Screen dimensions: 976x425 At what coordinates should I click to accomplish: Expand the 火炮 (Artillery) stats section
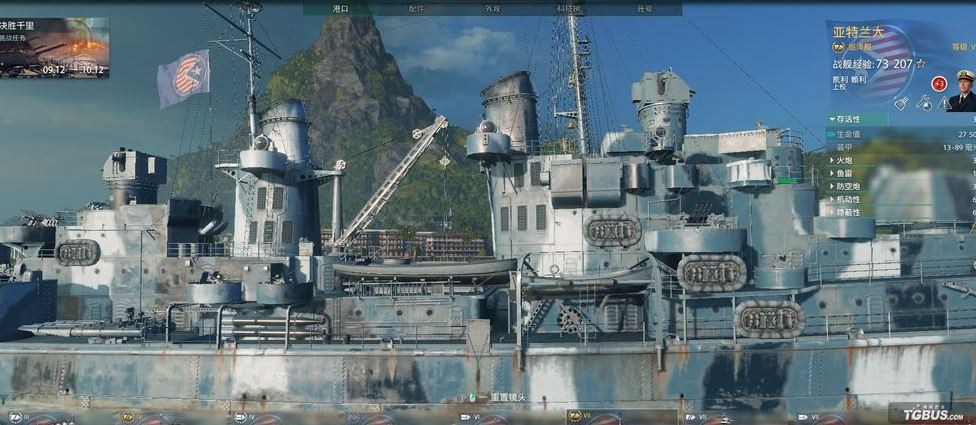click(844, 160)
